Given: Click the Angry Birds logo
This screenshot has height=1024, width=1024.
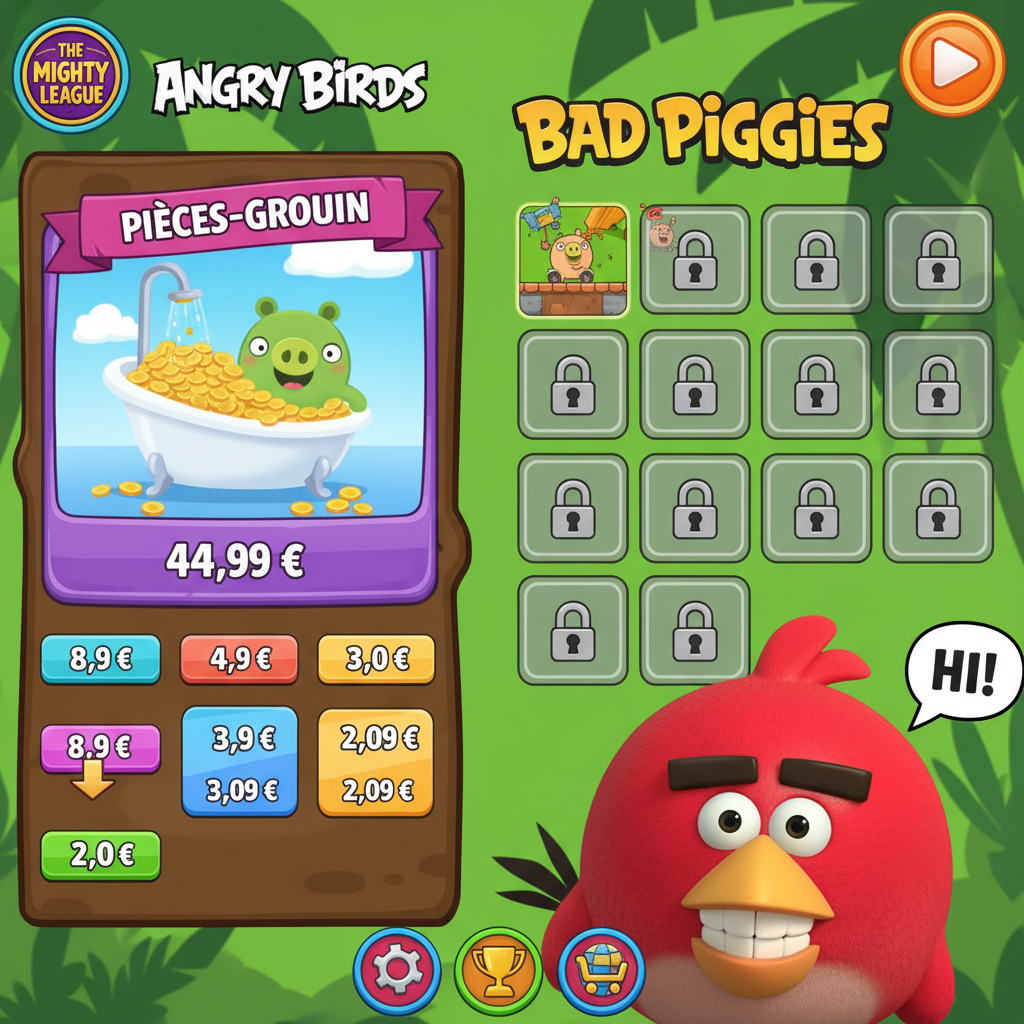Looking at the screenshot, I should 290,88.
